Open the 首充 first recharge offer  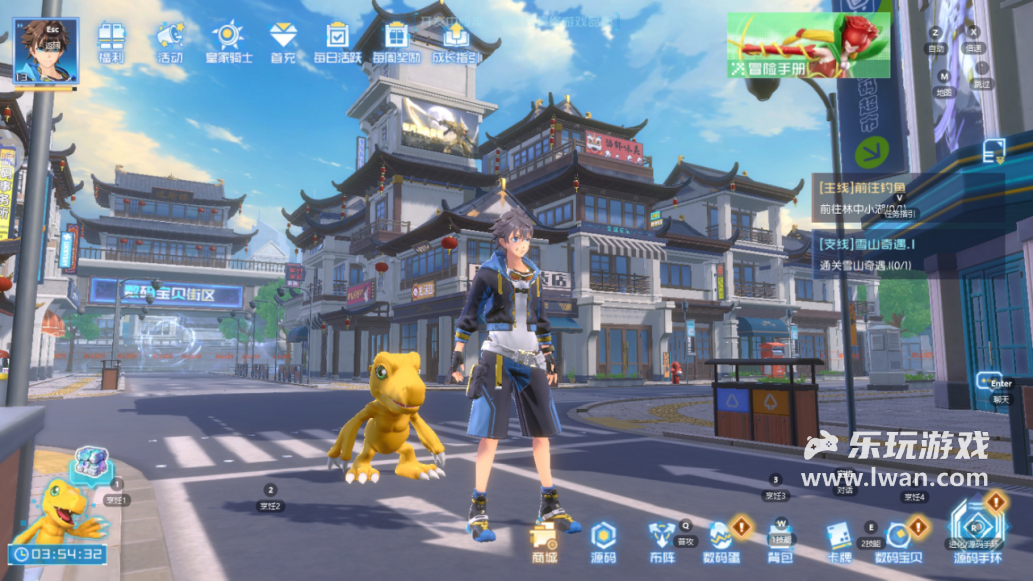click(283, 40)
